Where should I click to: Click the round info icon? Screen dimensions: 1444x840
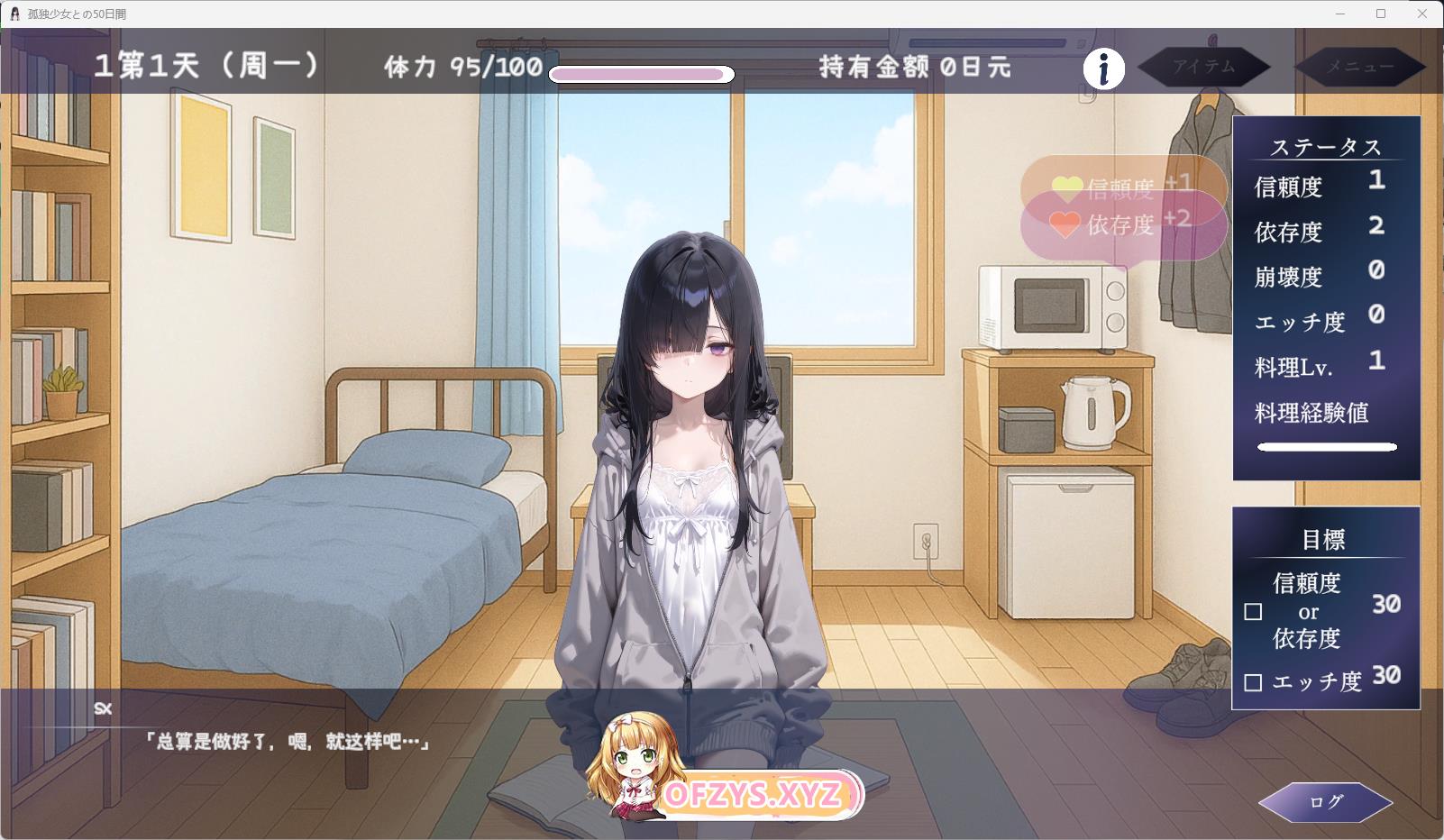coord(1103,68)
